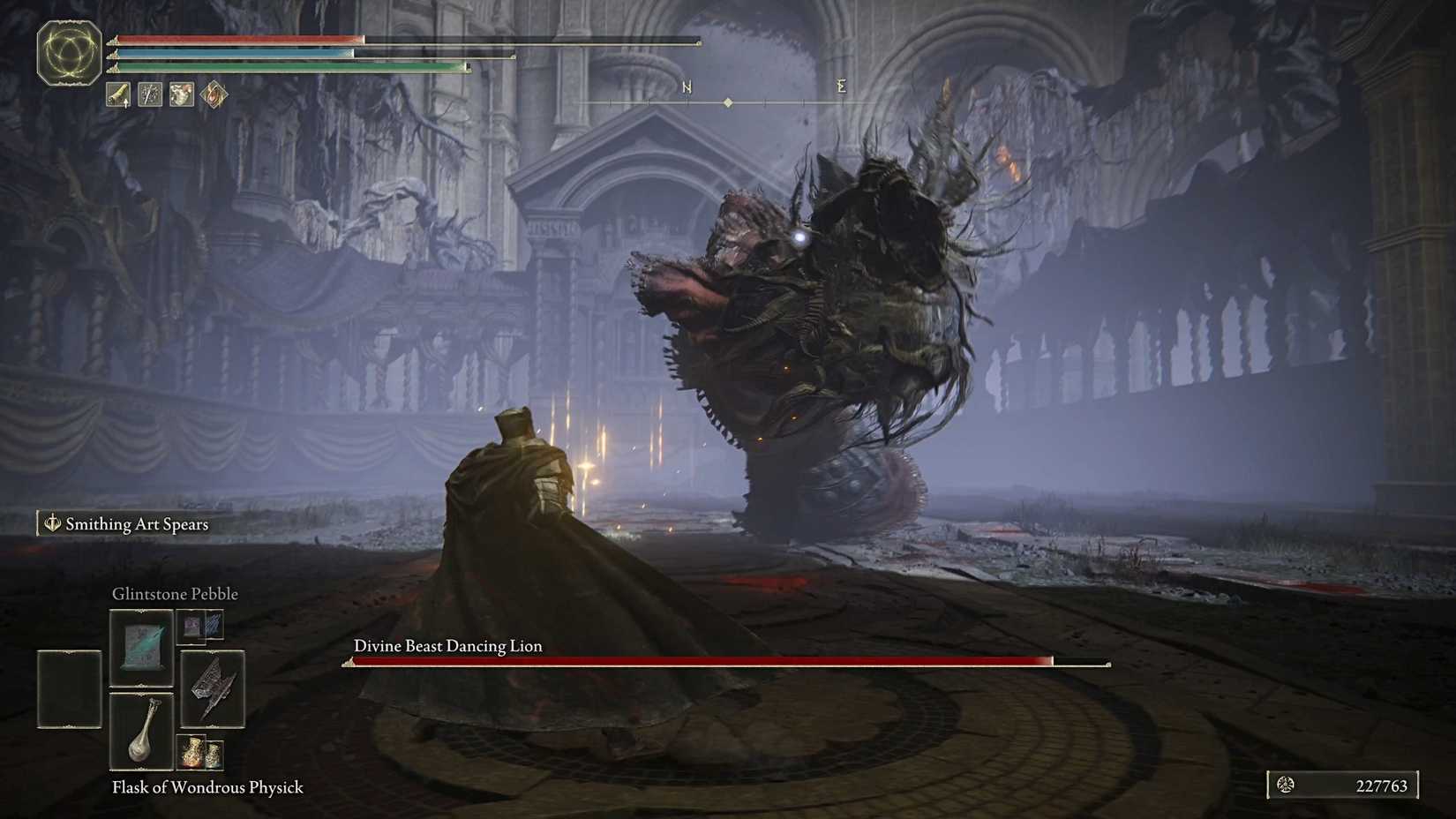This screenshot has width=1456, height=819.
Task: Select the Elden Ring emblem in the top-left corner
Action: tap(69, 55)
